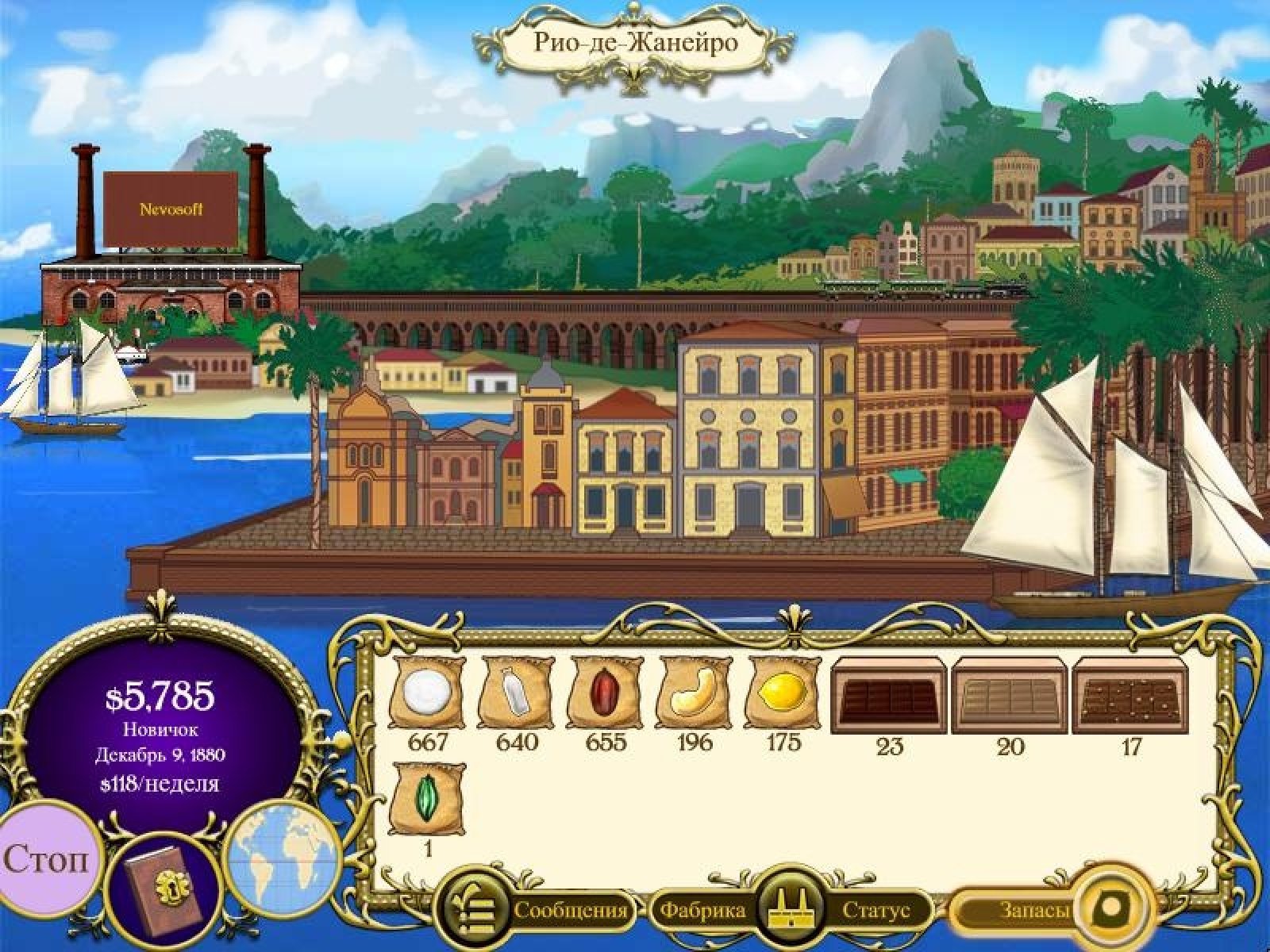Viewport: 1270px width, 952px height.
Task: Switch to the Статус tab
Action: click(876, 910)
